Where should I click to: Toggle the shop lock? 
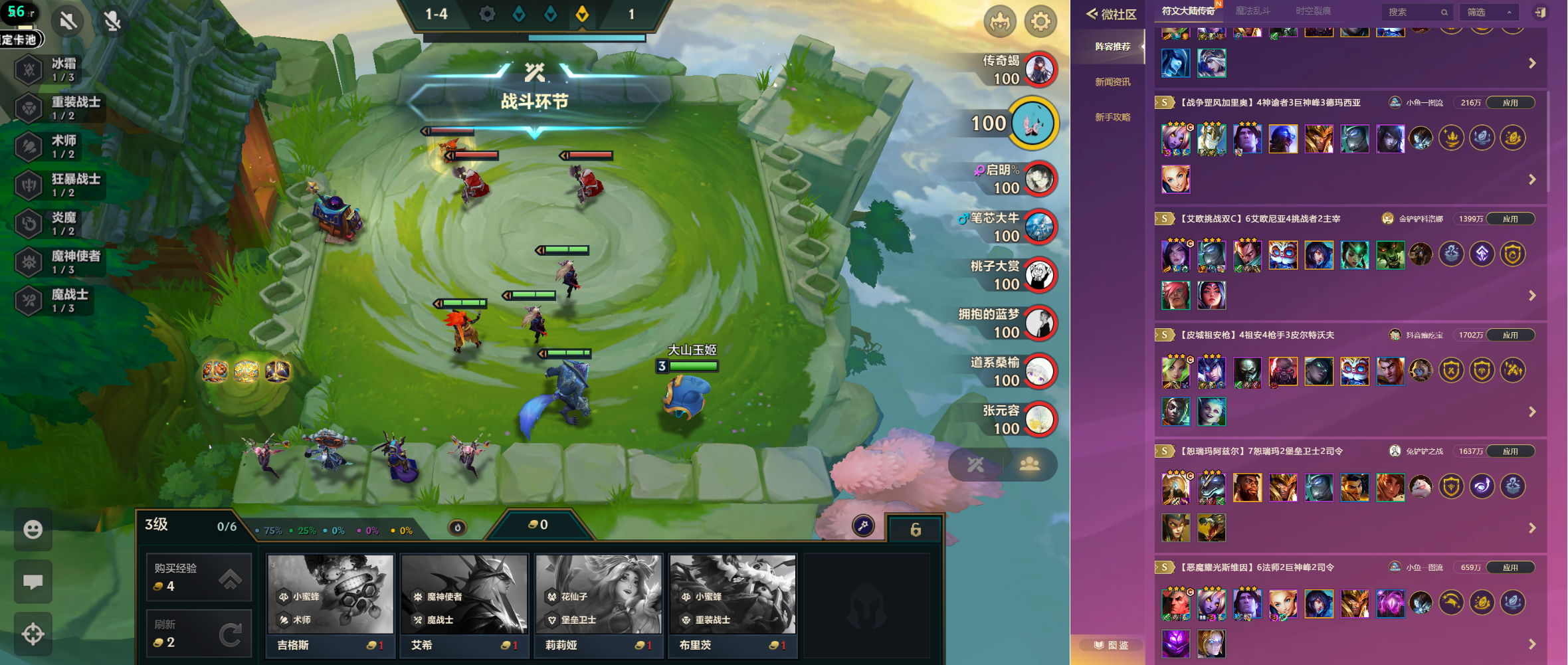[915, 529]
